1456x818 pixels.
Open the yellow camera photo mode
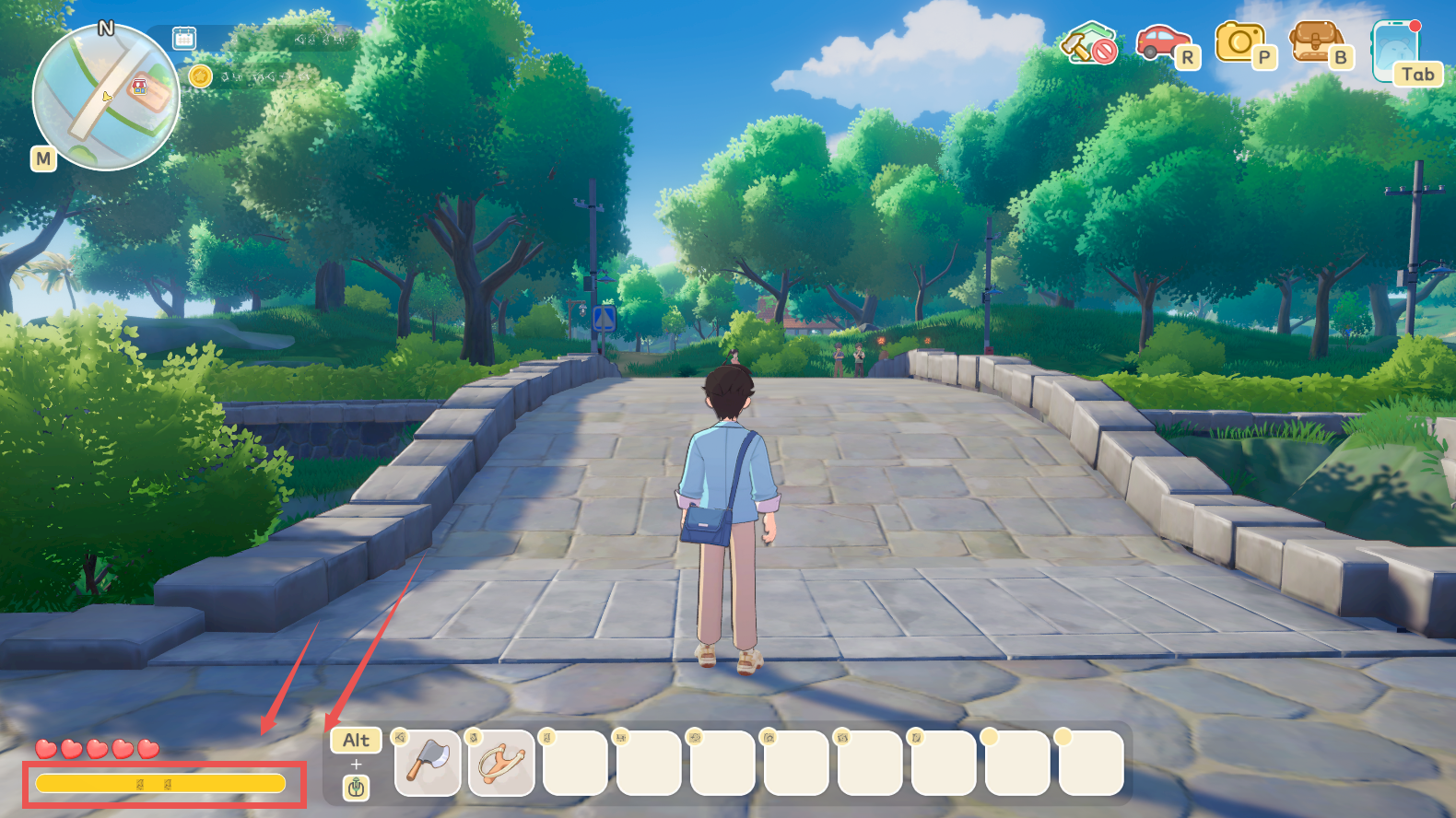[1239, 42]
